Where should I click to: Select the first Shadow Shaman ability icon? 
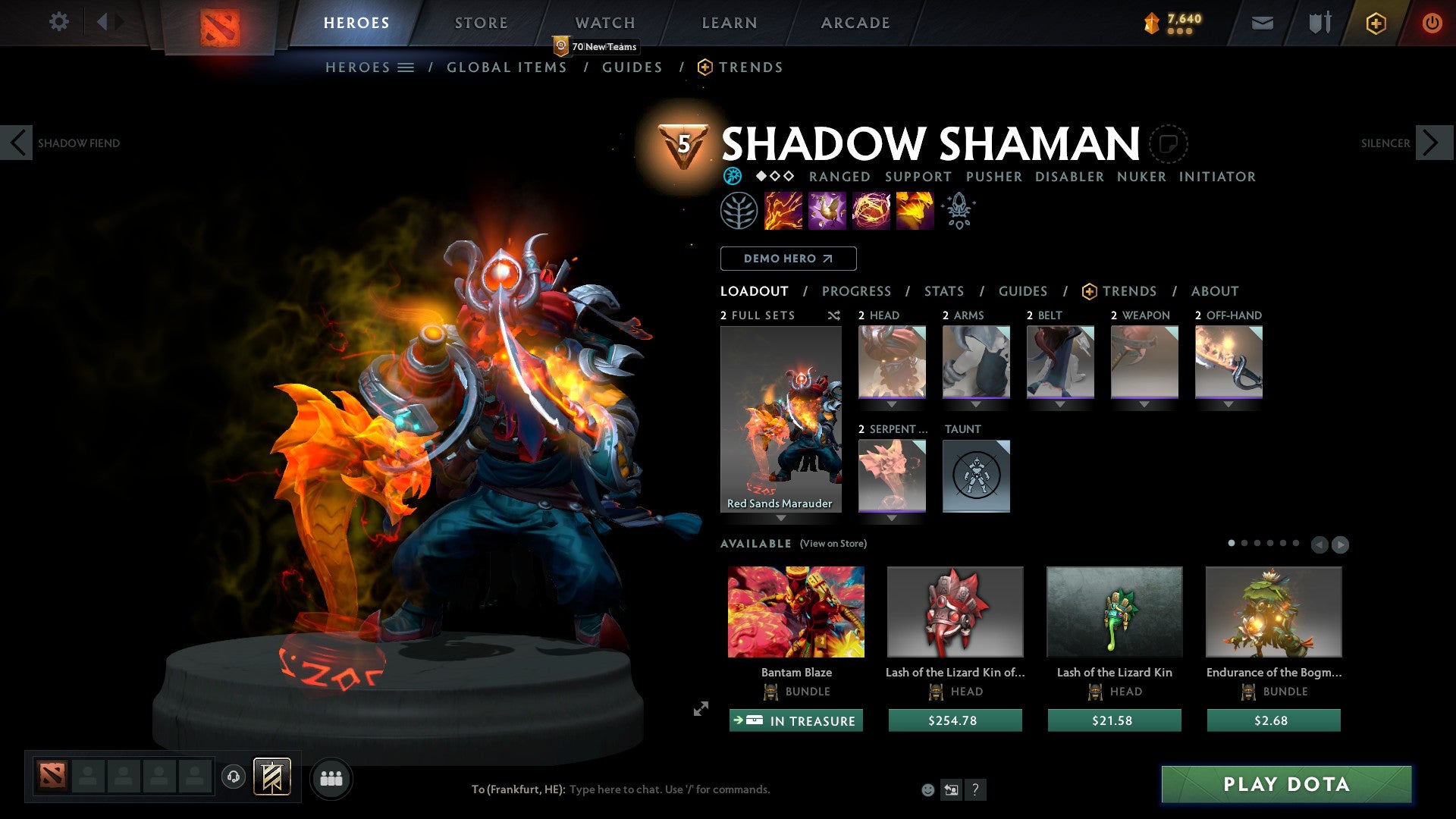(781, 211)
